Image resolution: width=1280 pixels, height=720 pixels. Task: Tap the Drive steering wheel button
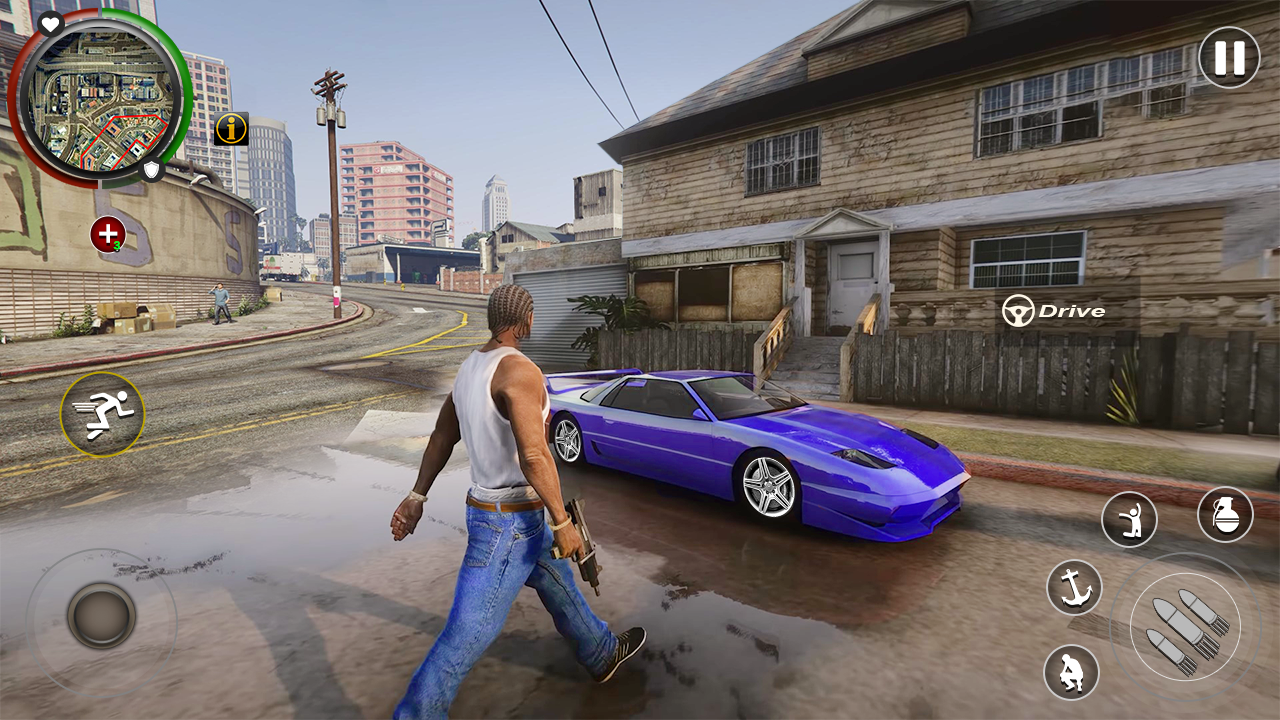pyautogui.click(x=1054, y=311)
